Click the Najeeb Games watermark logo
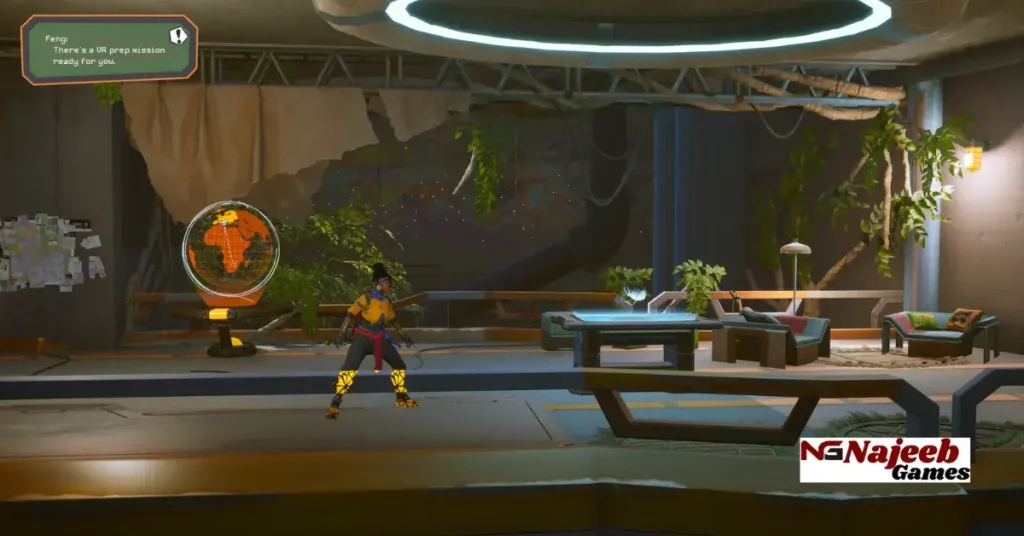The width and height of the screenshot is (1024, 536). pyautogui.click(x=884, y=459)
